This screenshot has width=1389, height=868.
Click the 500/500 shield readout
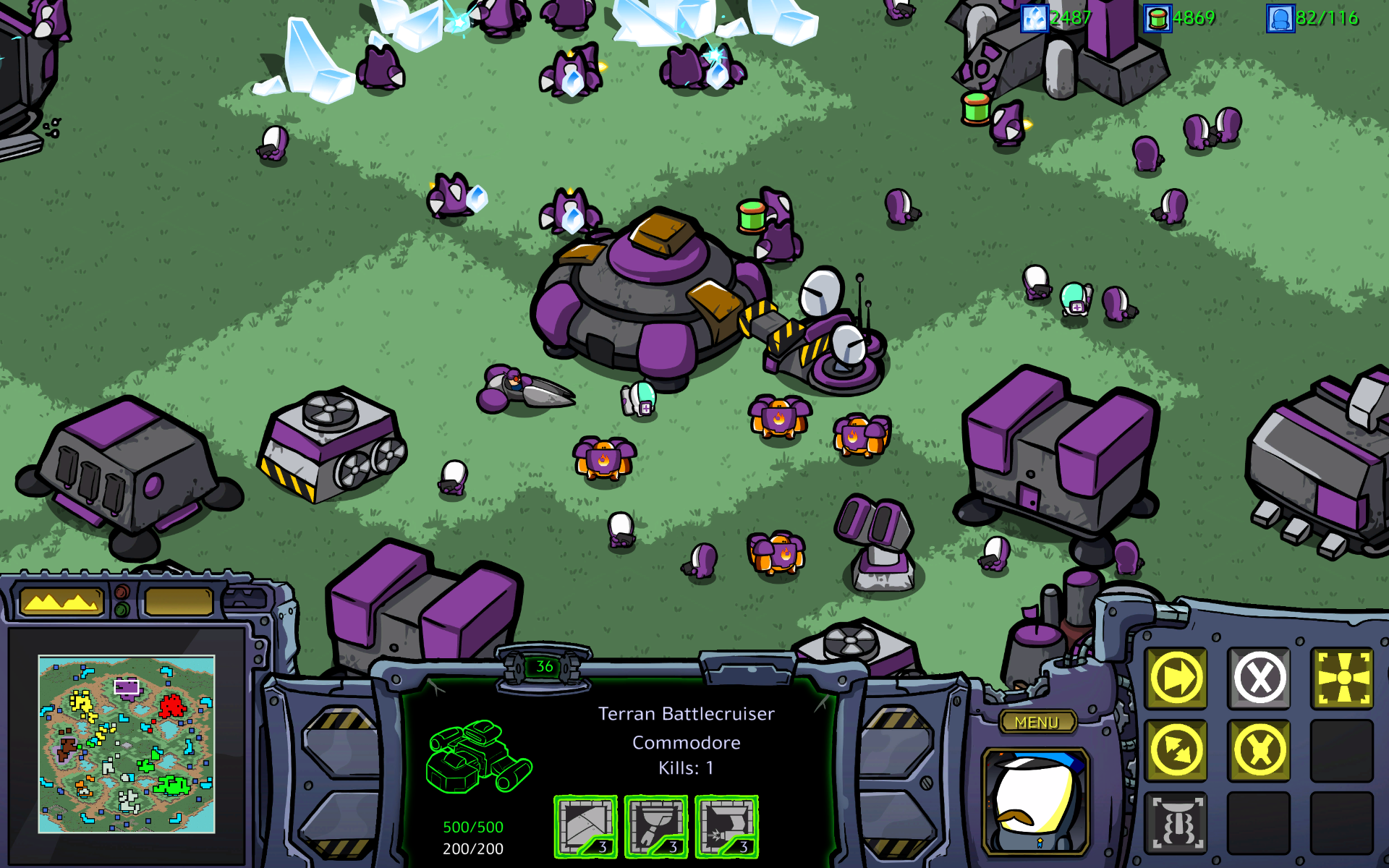(x=473, y=825)
